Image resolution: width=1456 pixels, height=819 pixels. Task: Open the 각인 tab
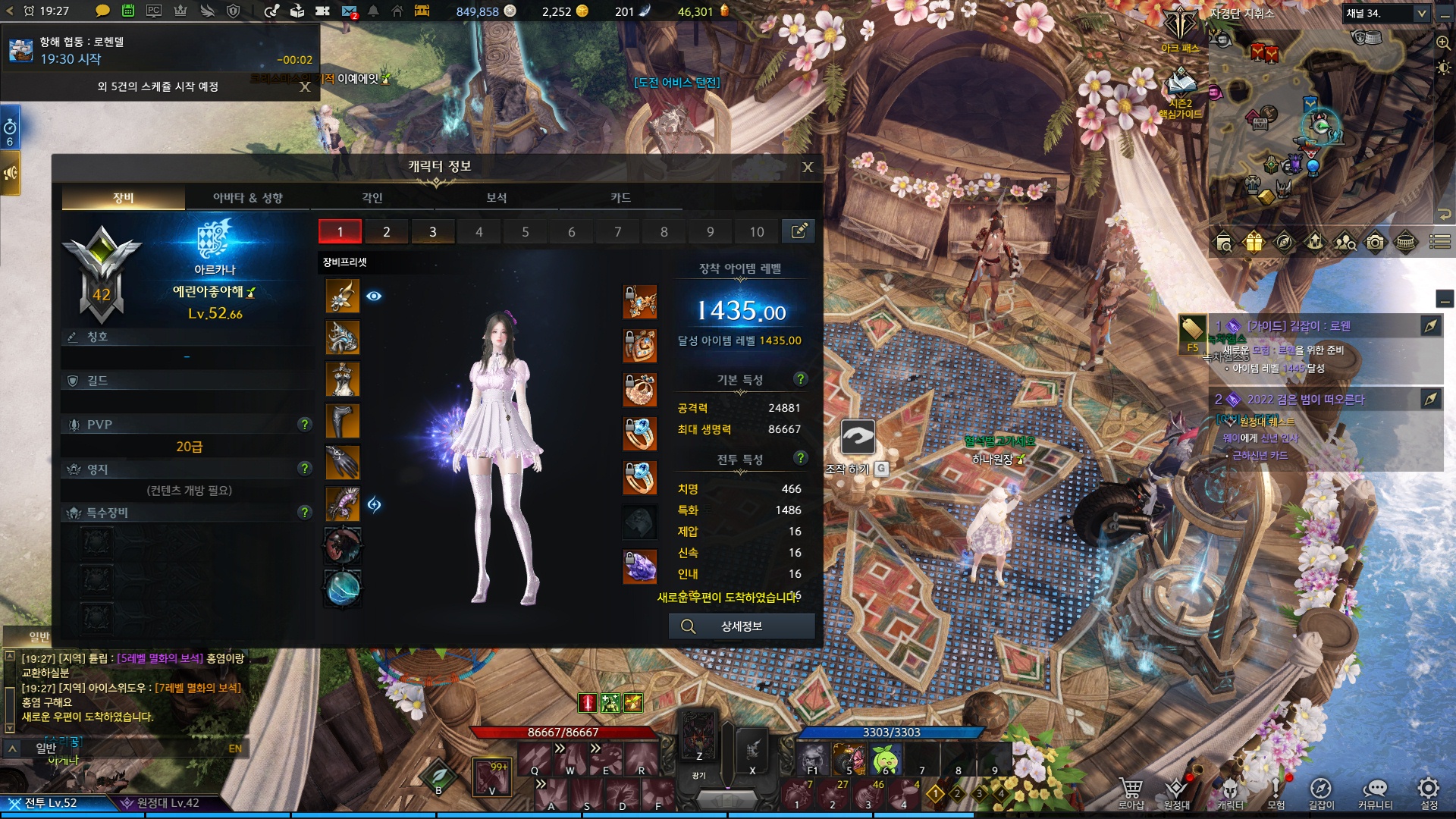click(372, 198)
